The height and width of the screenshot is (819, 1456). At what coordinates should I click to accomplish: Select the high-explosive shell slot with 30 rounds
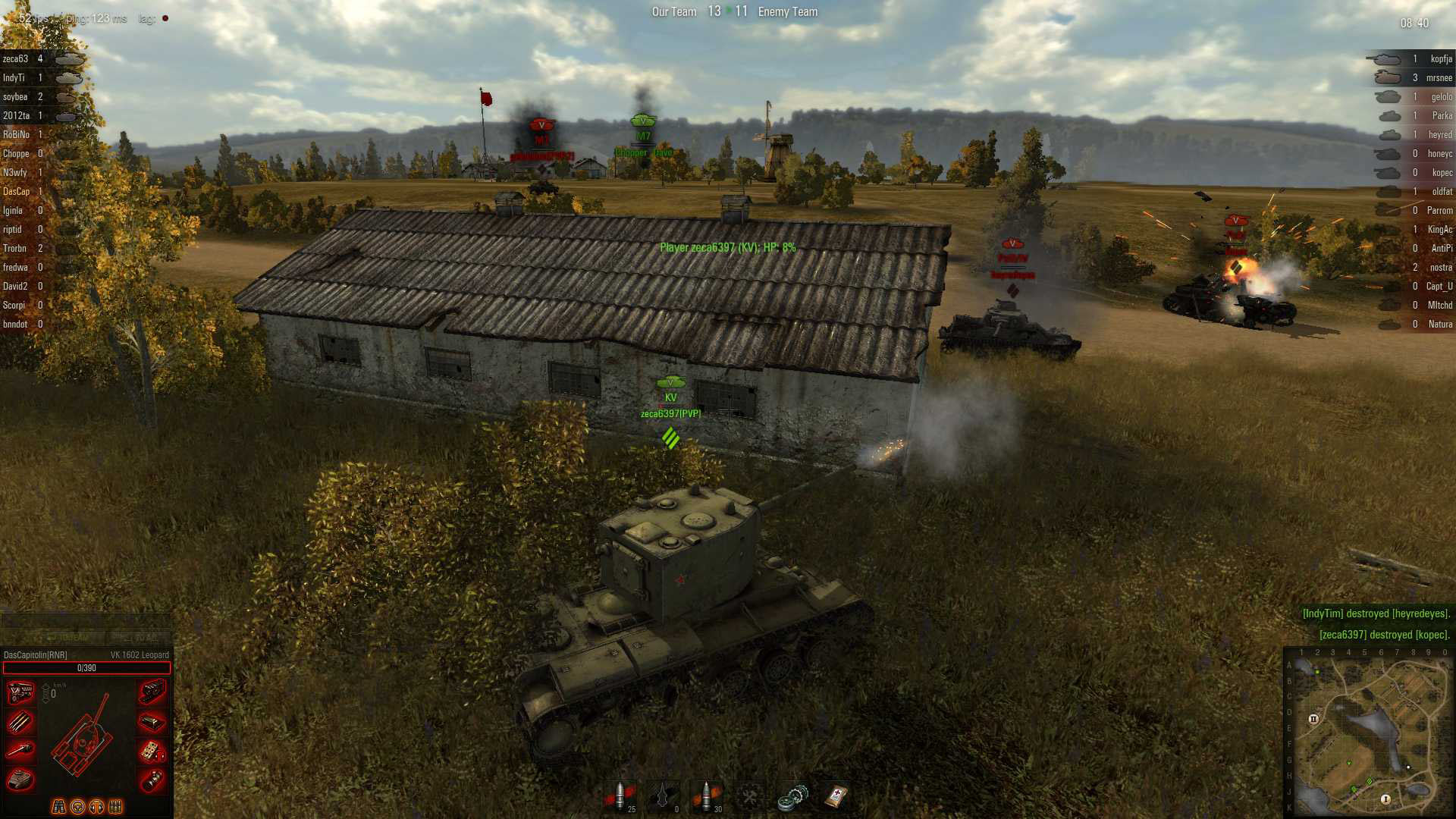(707, 796)
